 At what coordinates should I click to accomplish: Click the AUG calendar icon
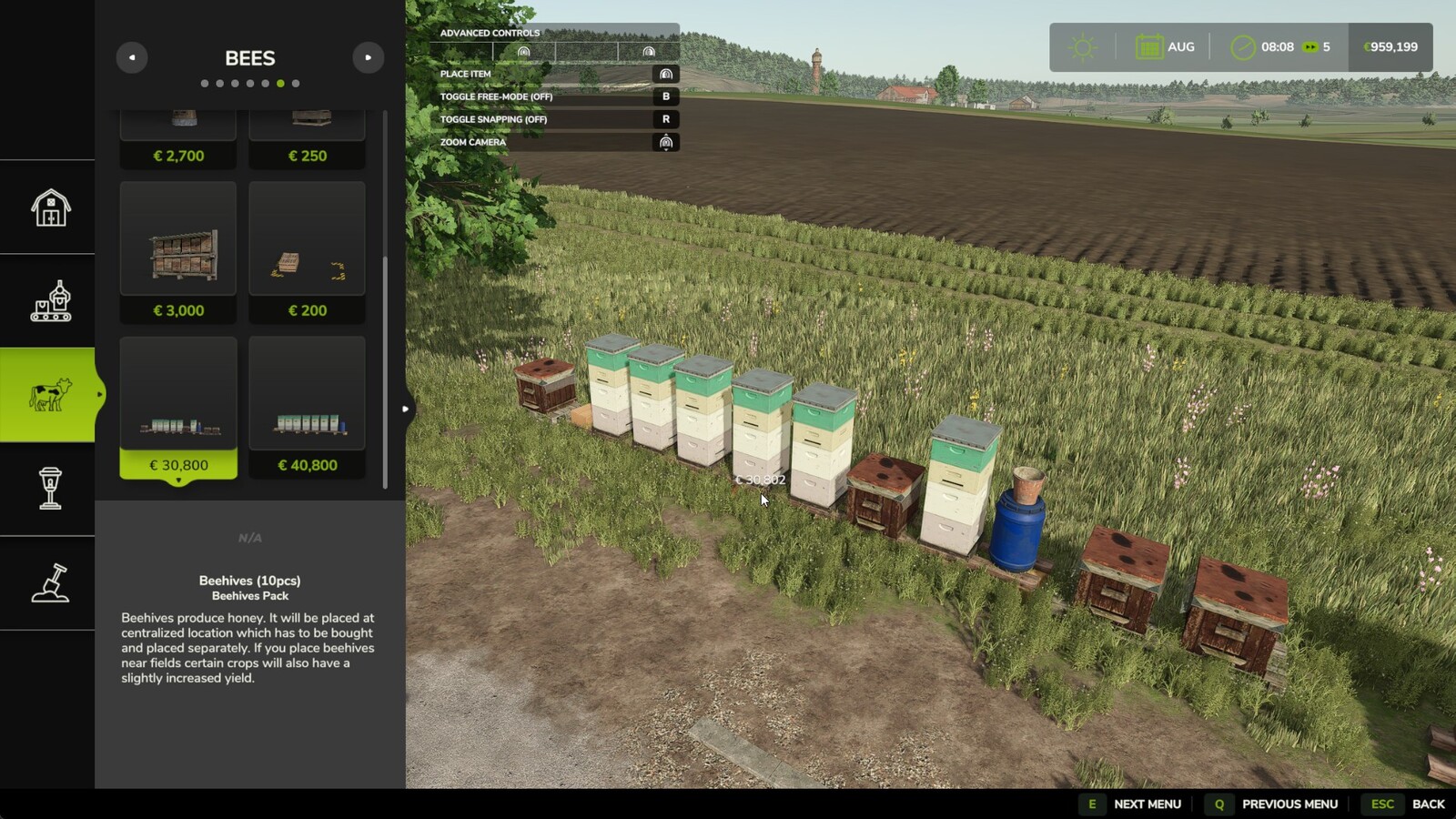coord(1148,45)
